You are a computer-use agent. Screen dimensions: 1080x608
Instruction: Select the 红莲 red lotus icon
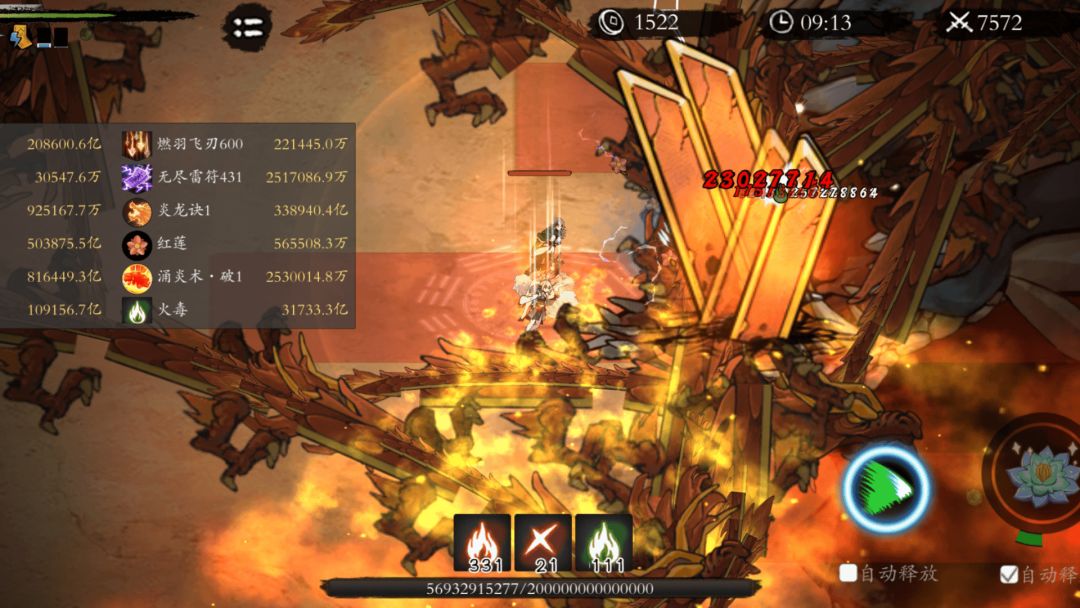137,244
